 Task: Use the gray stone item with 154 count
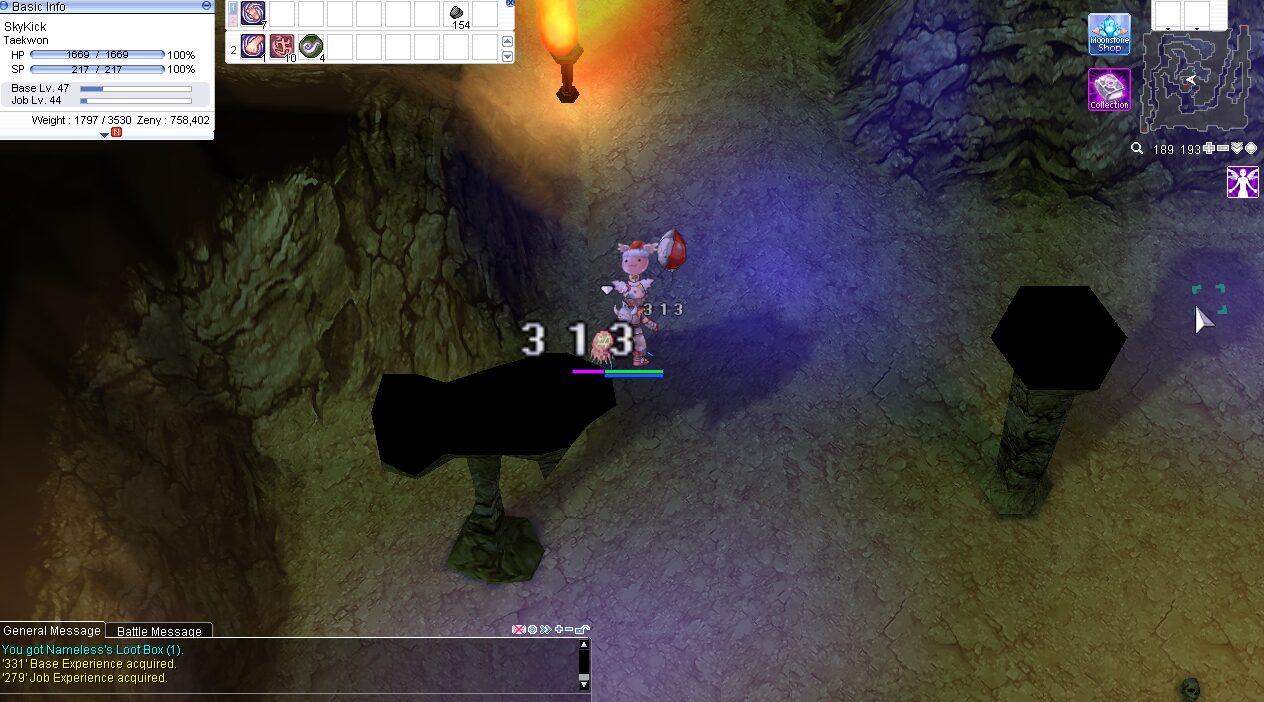(x=457, y=14)
